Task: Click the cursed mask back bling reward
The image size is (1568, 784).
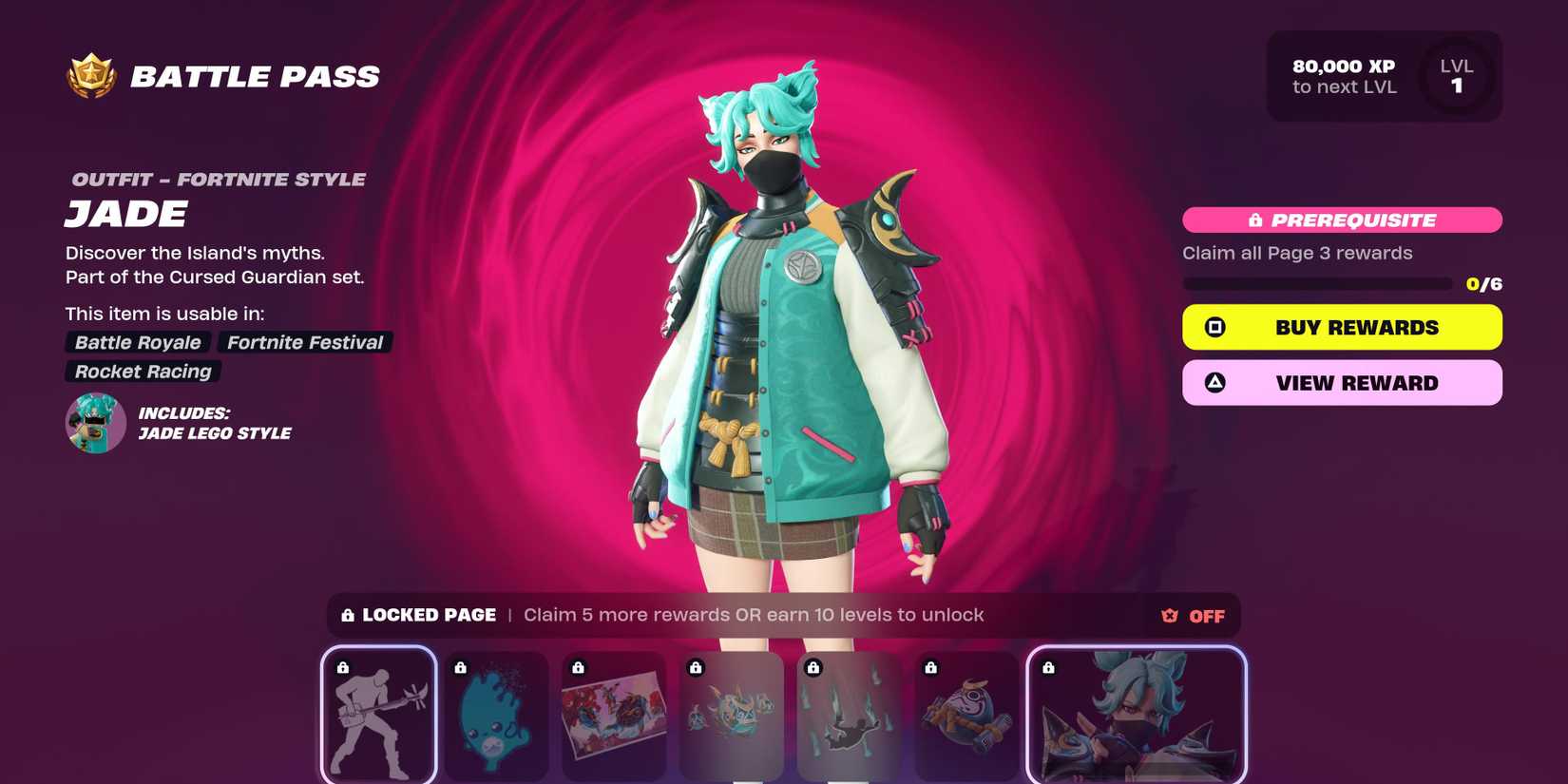Action: pyautogui.click(x=732, y=717)
